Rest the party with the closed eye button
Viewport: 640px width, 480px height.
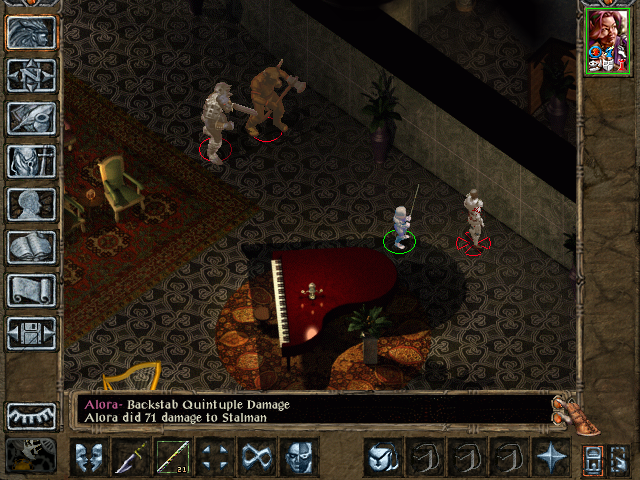coord(31,415)
